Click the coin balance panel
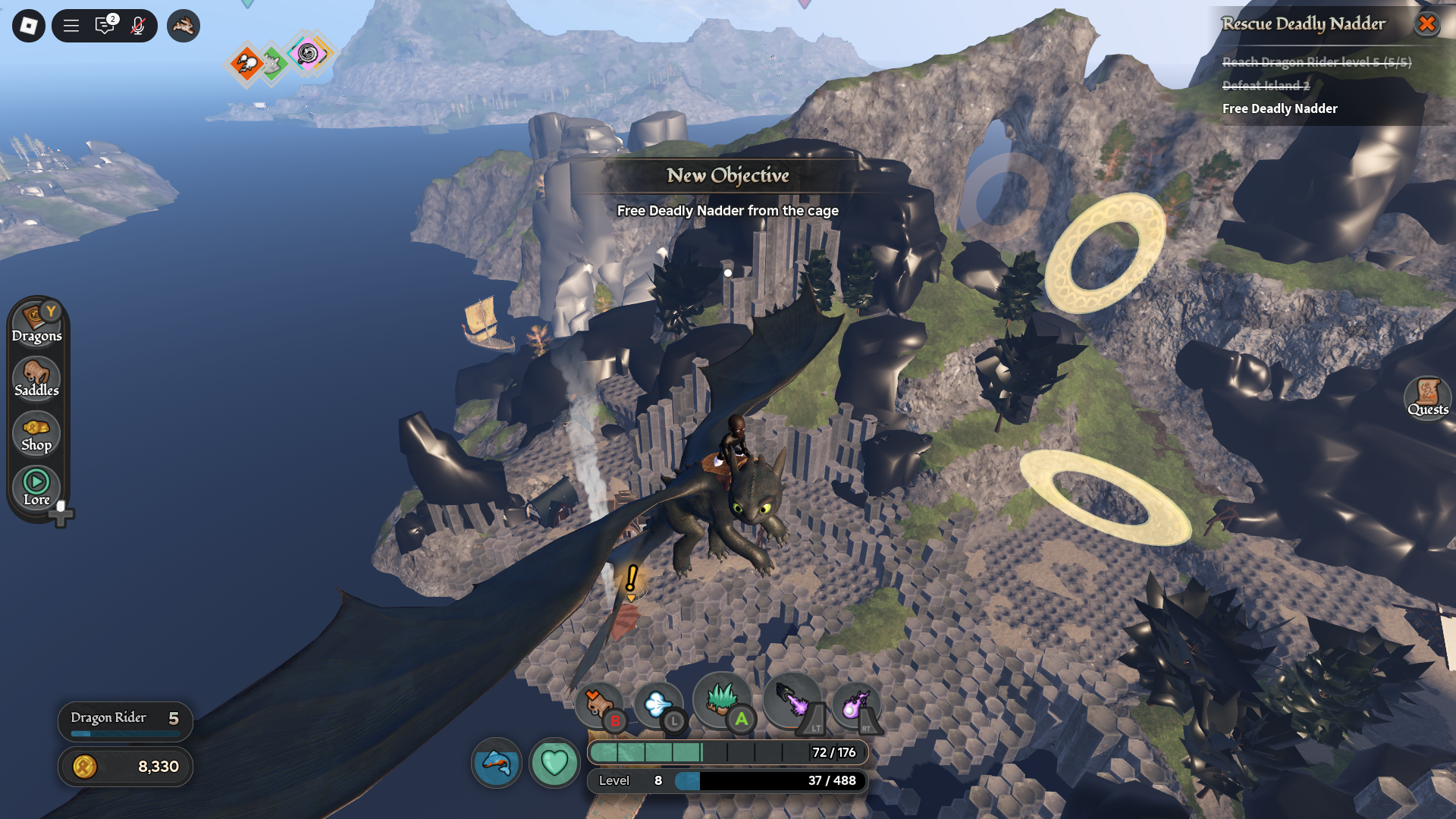This screenshot has height=819, width=1456. click(x=125, y=767)
